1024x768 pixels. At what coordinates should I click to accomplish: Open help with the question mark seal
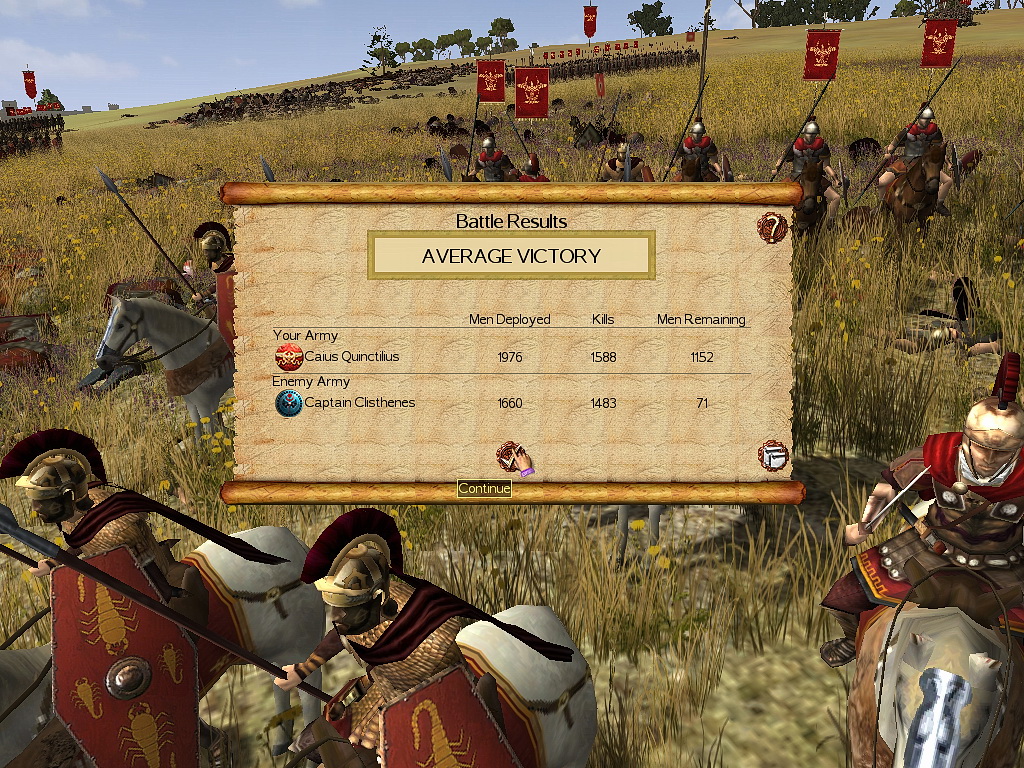[x=772, y=227]
